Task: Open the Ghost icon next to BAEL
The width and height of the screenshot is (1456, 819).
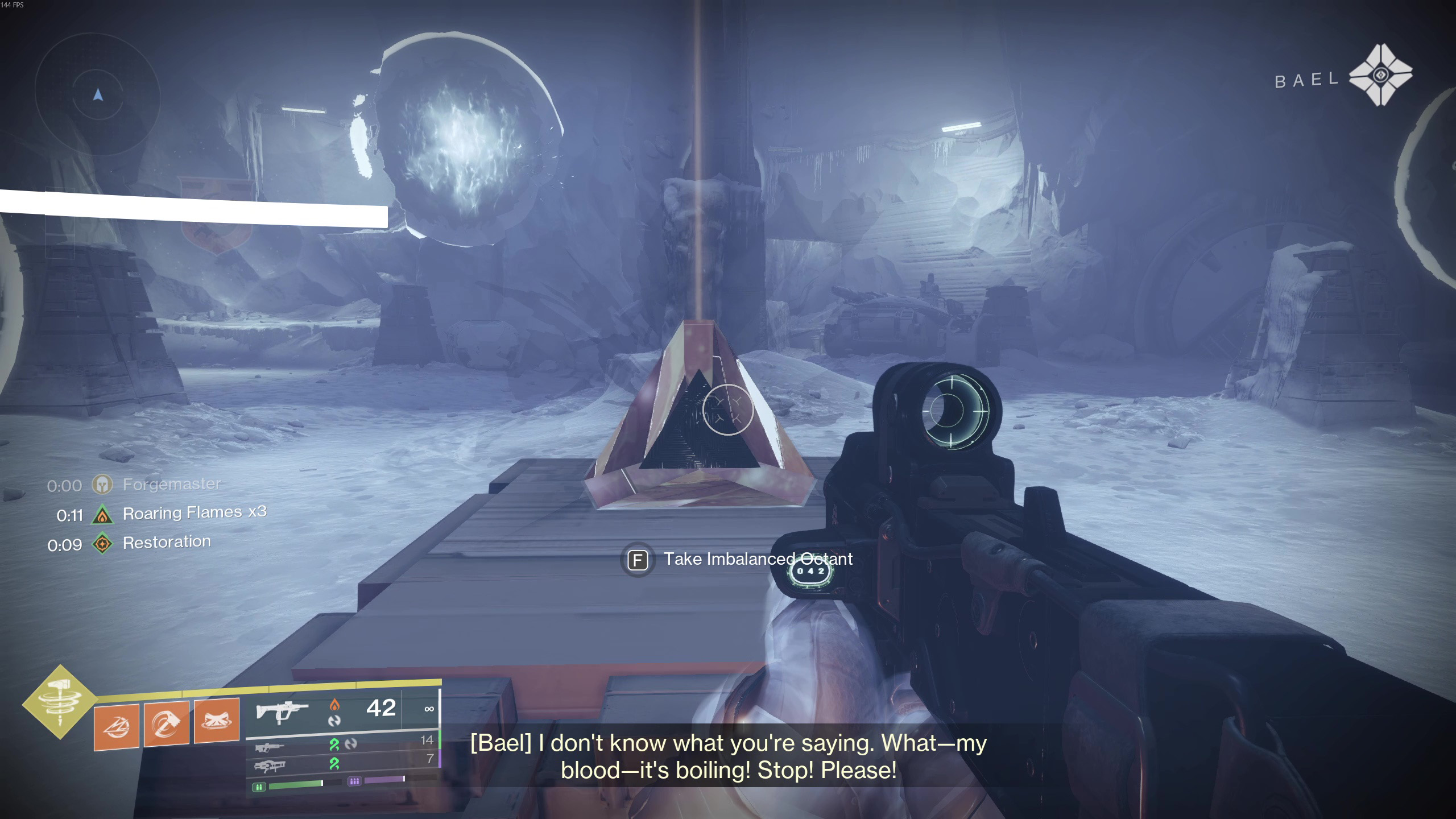Action: [x=1380, y=75]
